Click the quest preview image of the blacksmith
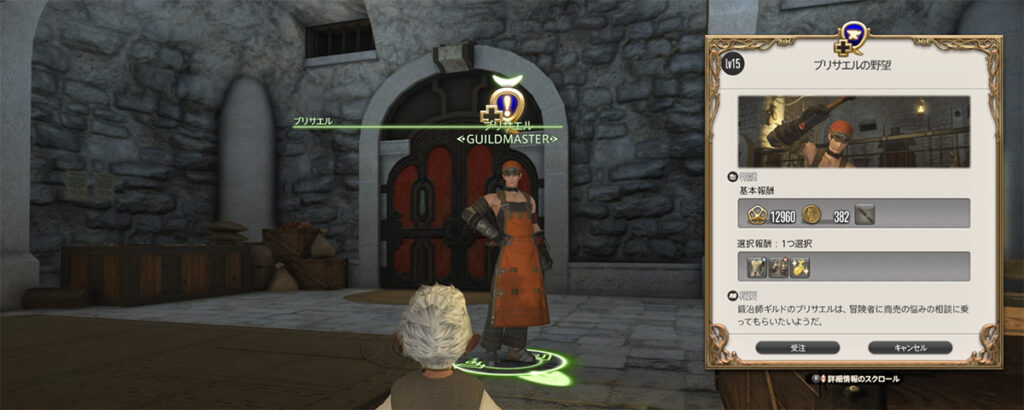Viewport: 1024px width, 410px height. (x=854, y=132)
